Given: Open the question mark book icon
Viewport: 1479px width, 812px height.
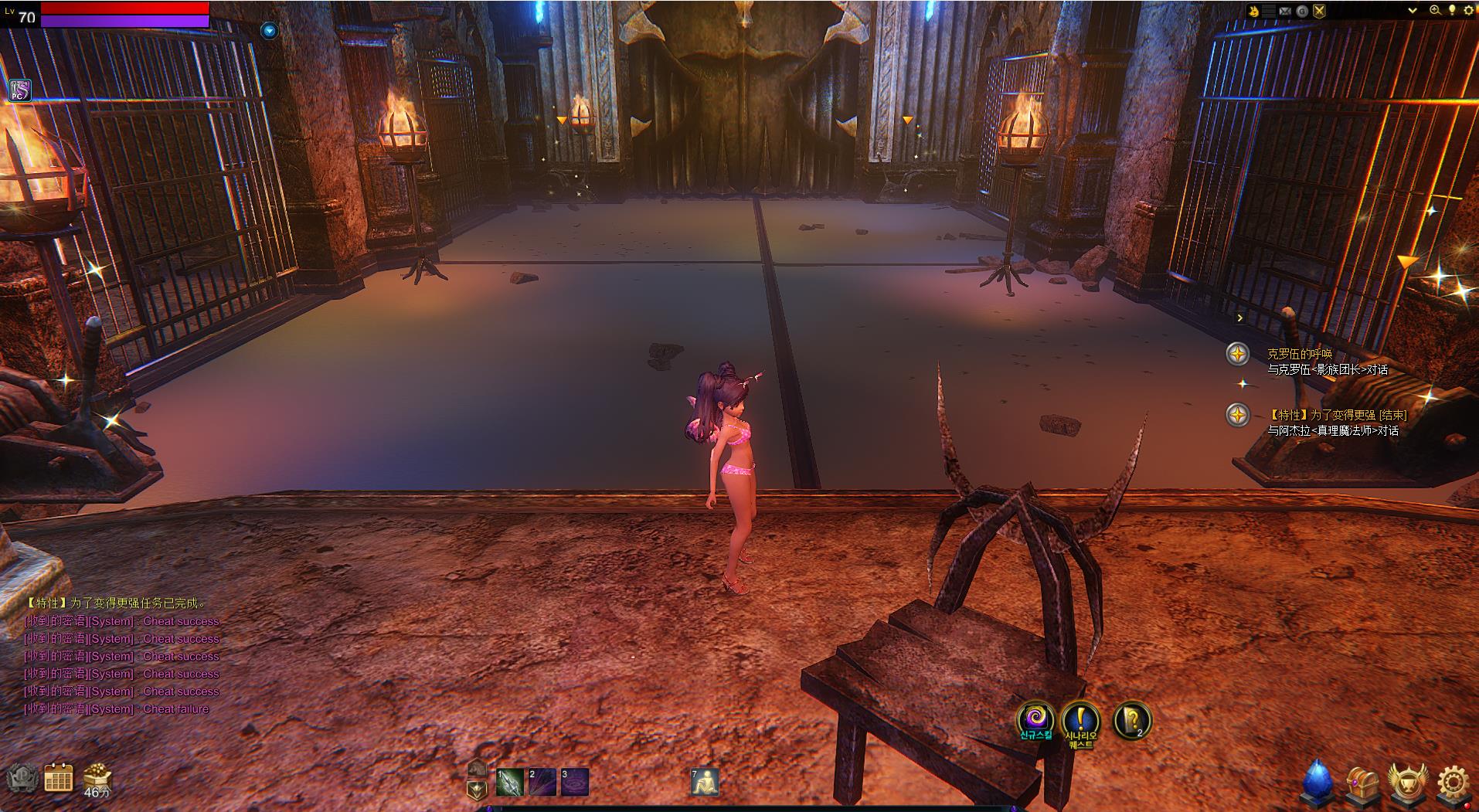Looking at the screenshot, I should [x=1131, y=721].
